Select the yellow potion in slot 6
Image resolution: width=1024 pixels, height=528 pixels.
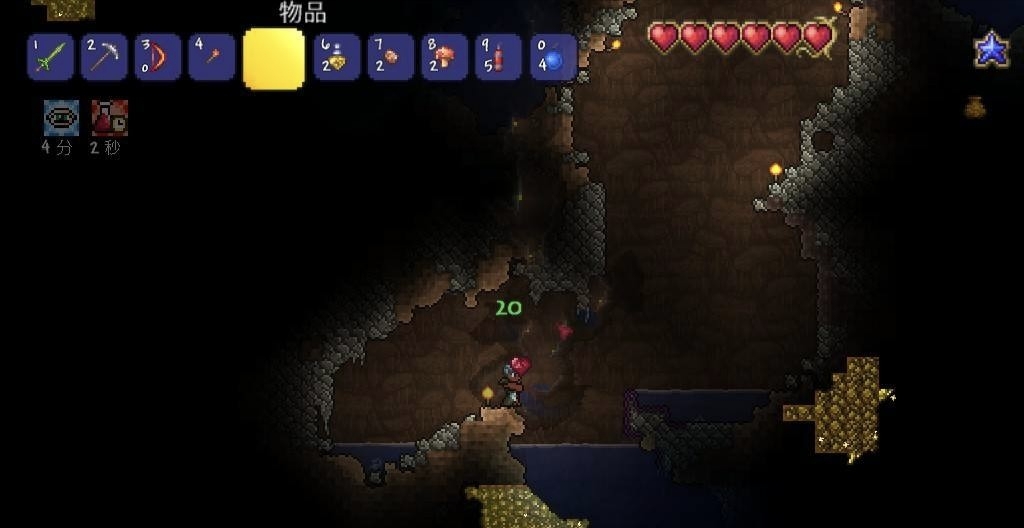[337, 57]
